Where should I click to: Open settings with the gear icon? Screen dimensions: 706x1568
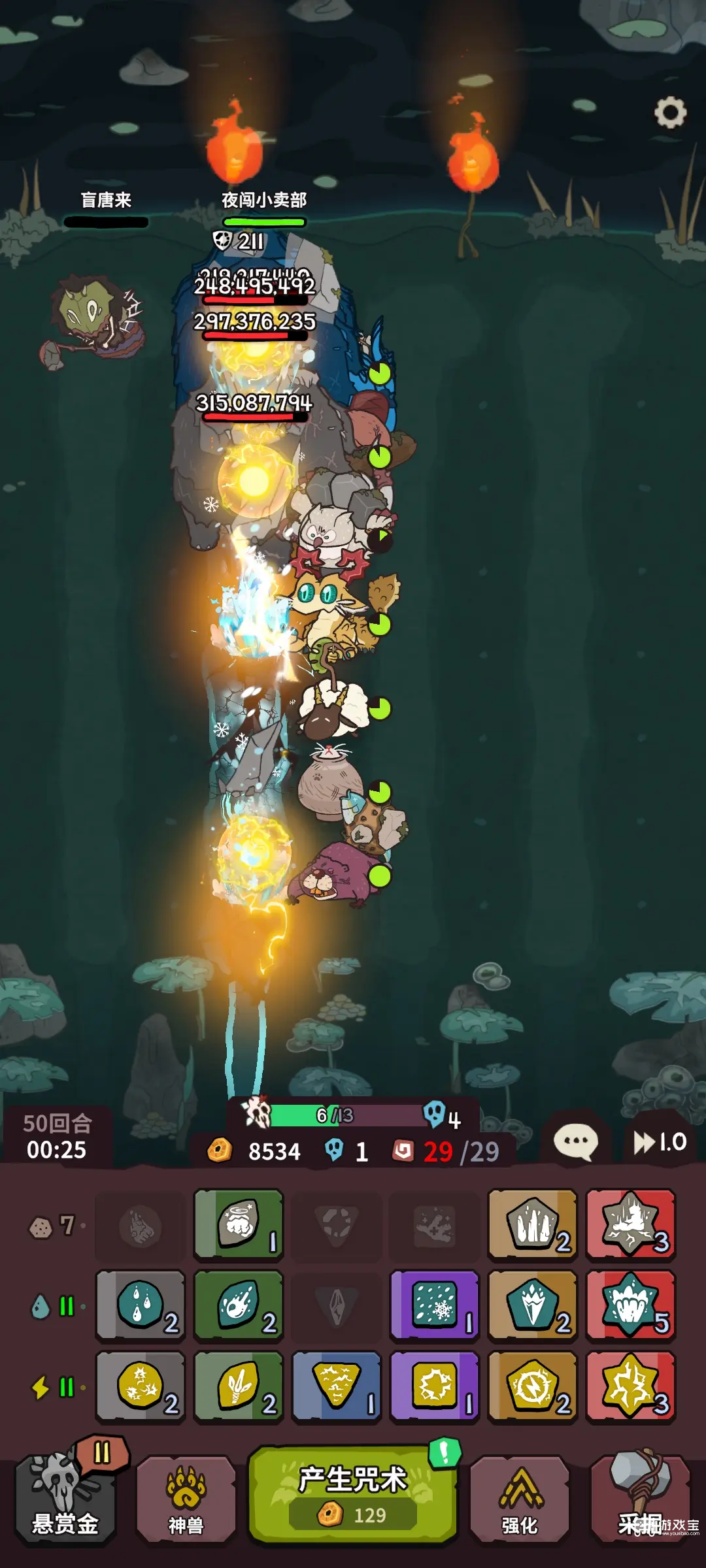coord(670,113)
